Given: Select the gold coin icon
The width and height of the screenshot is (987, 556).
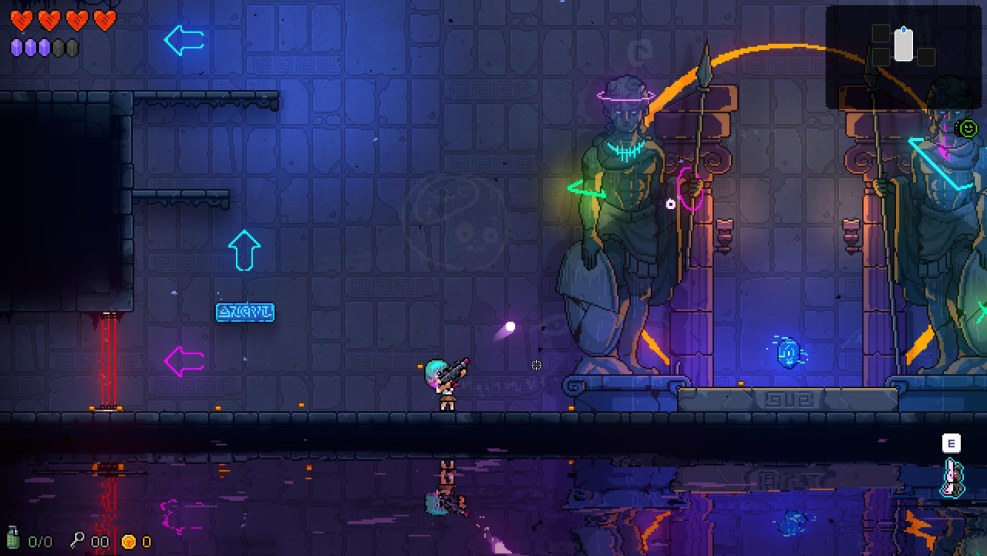Looking at the screenshot, I should pyautogui.click(x=128, y=541).
